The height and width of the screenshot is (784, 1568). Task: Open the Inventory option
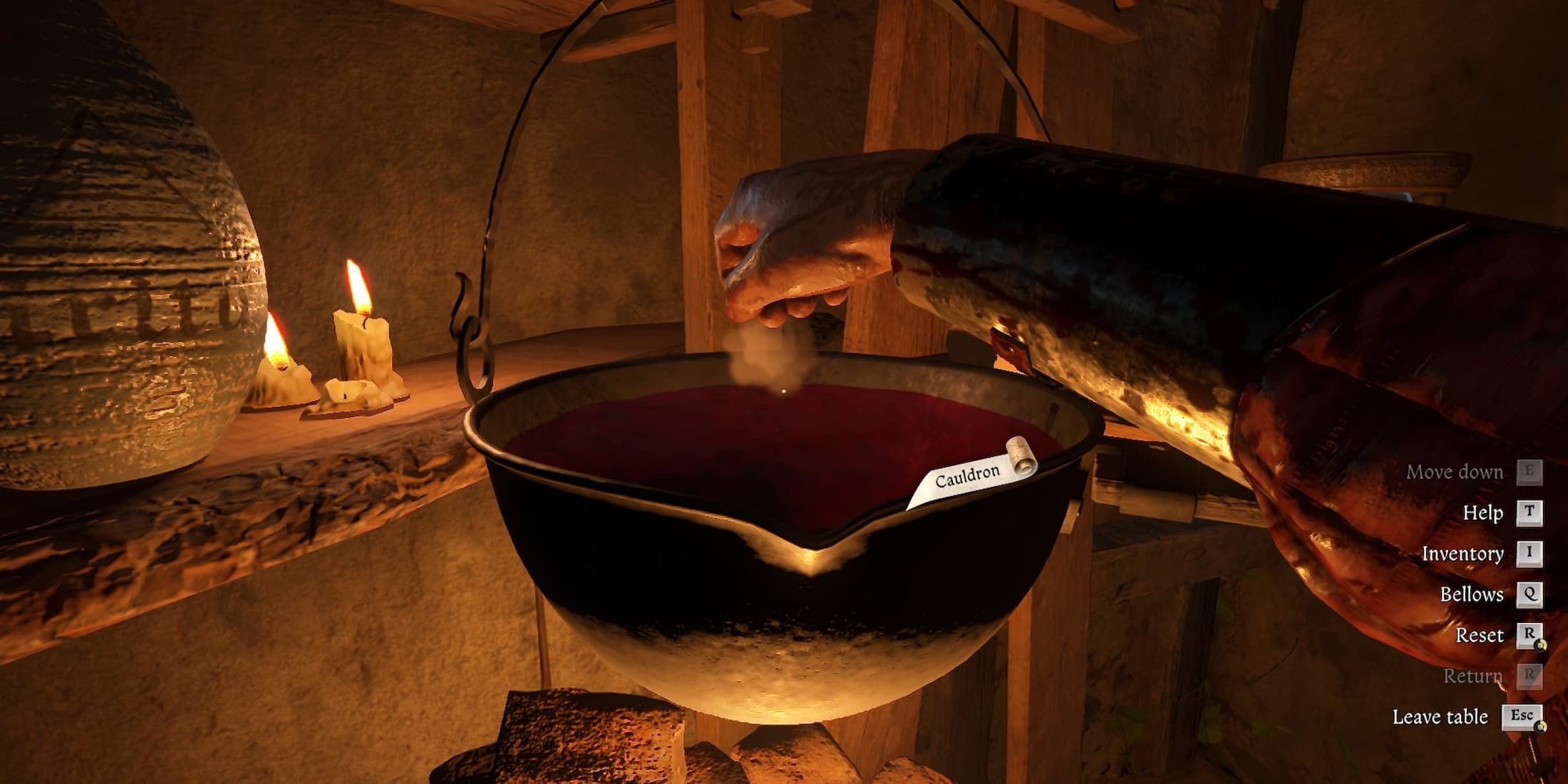[x=1463, y=553]
